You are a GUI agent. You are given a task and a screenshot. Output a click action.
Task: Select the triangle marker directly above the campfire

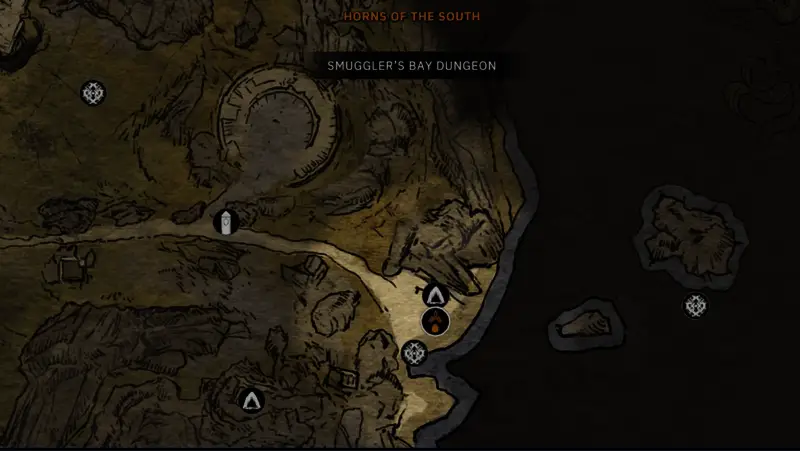(435, 295)
